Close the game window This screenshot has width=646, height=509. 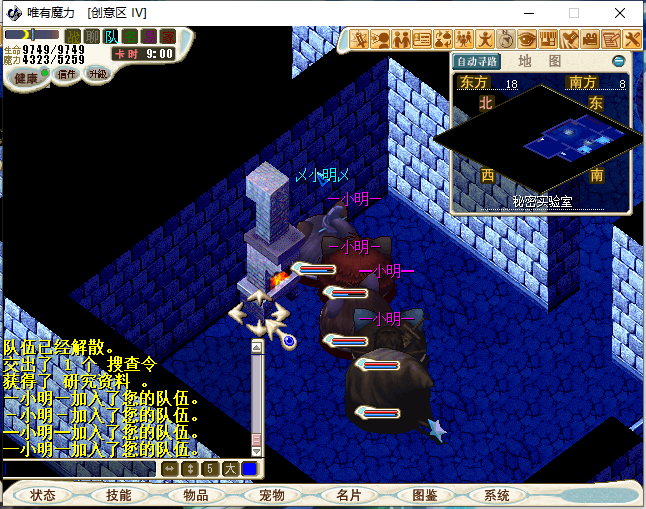[620, 13]
